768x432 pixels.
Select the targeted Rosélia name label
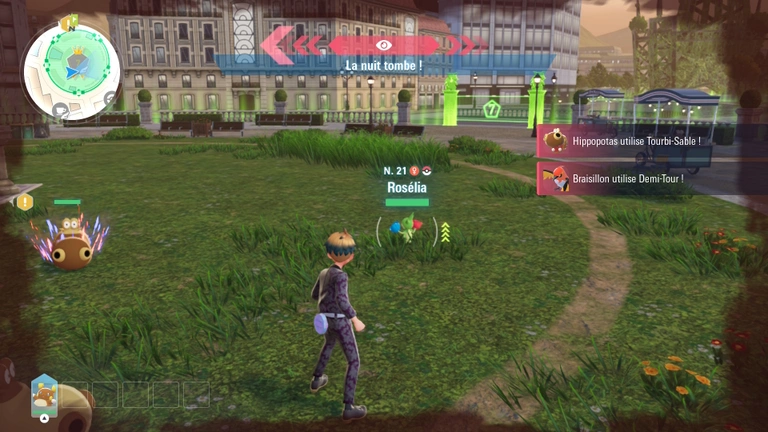[x=407, y=186]
